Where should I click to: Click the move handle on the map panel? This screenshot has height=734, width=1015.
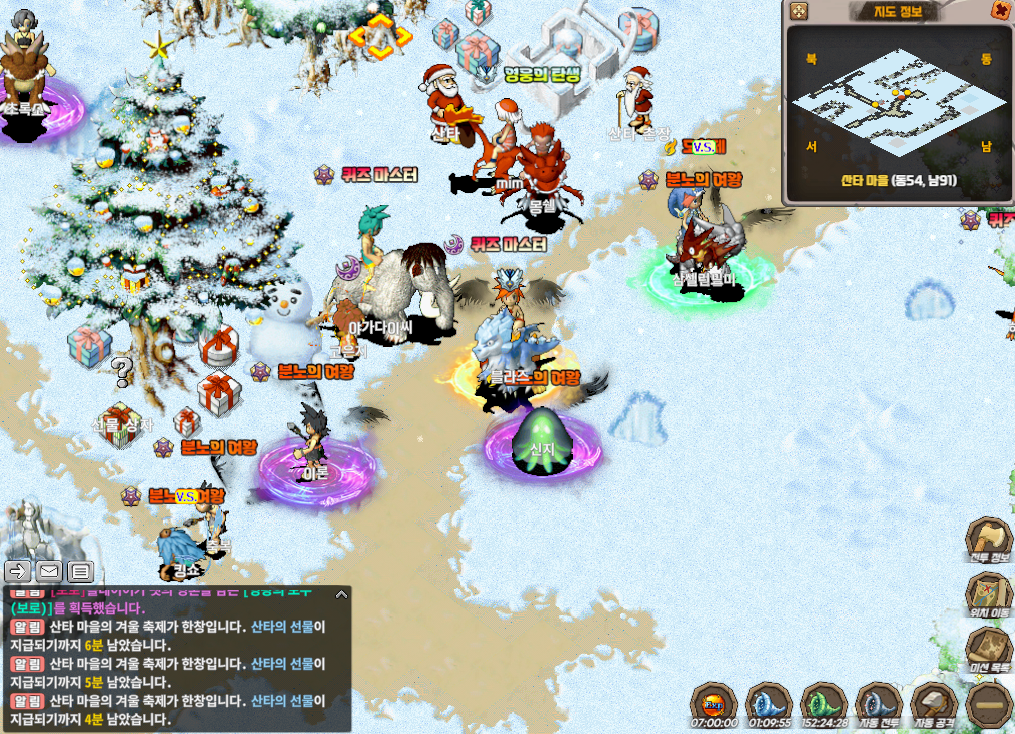(x=798, y=11)
